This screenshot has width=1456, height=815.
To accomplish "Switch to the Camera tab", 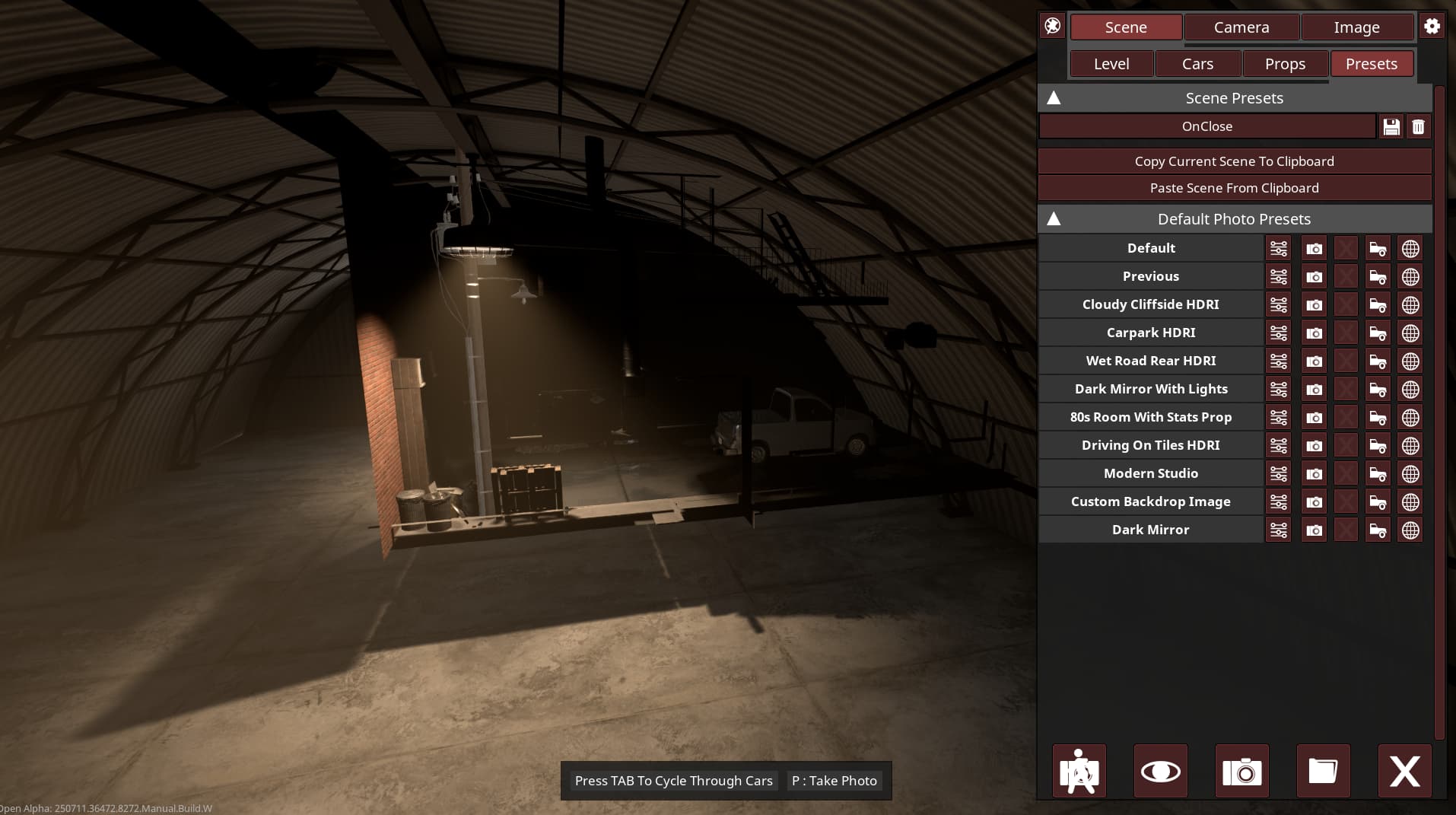I will click(1241, 27).
